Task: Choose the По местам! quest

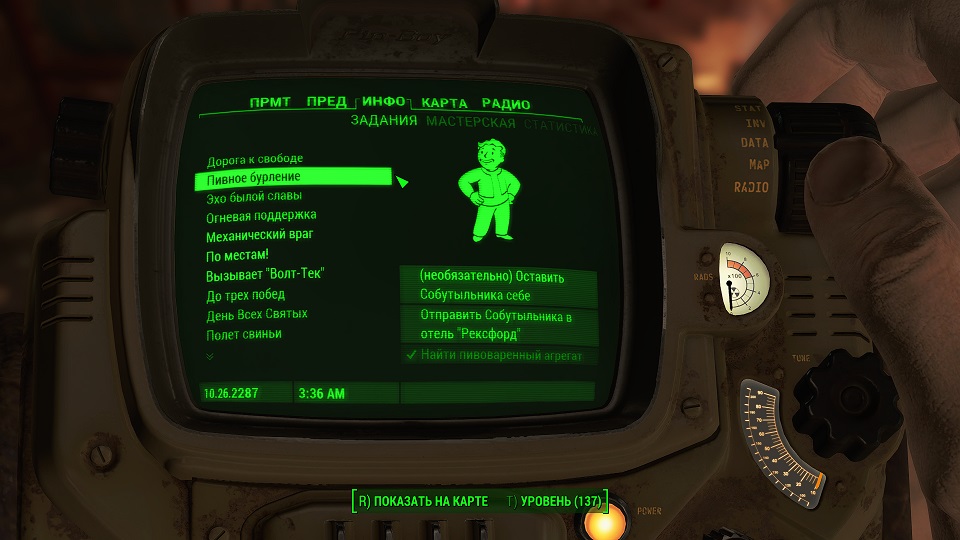Action: (237, 255)
